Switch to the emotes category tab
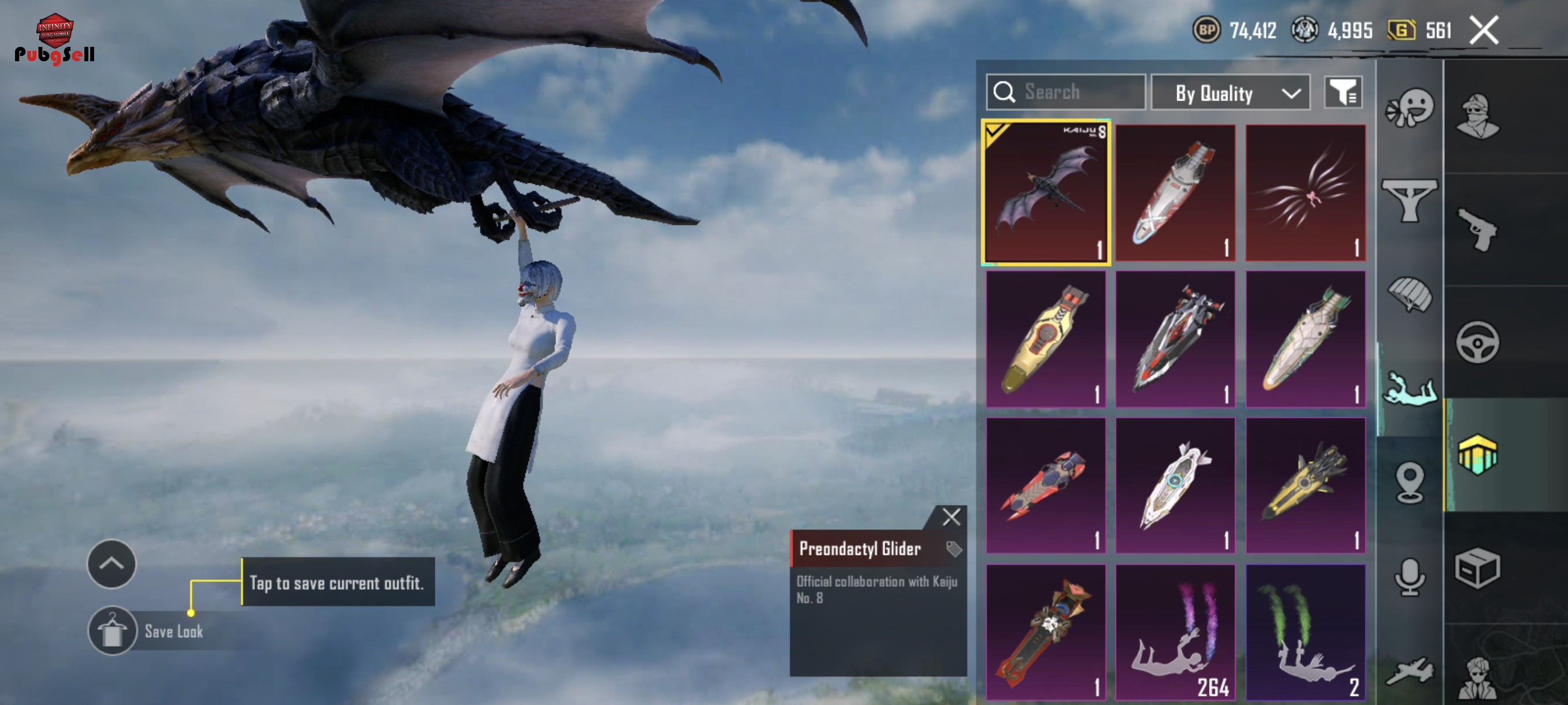Viewport: 1568px width, 705px height. click(1410, 108)
